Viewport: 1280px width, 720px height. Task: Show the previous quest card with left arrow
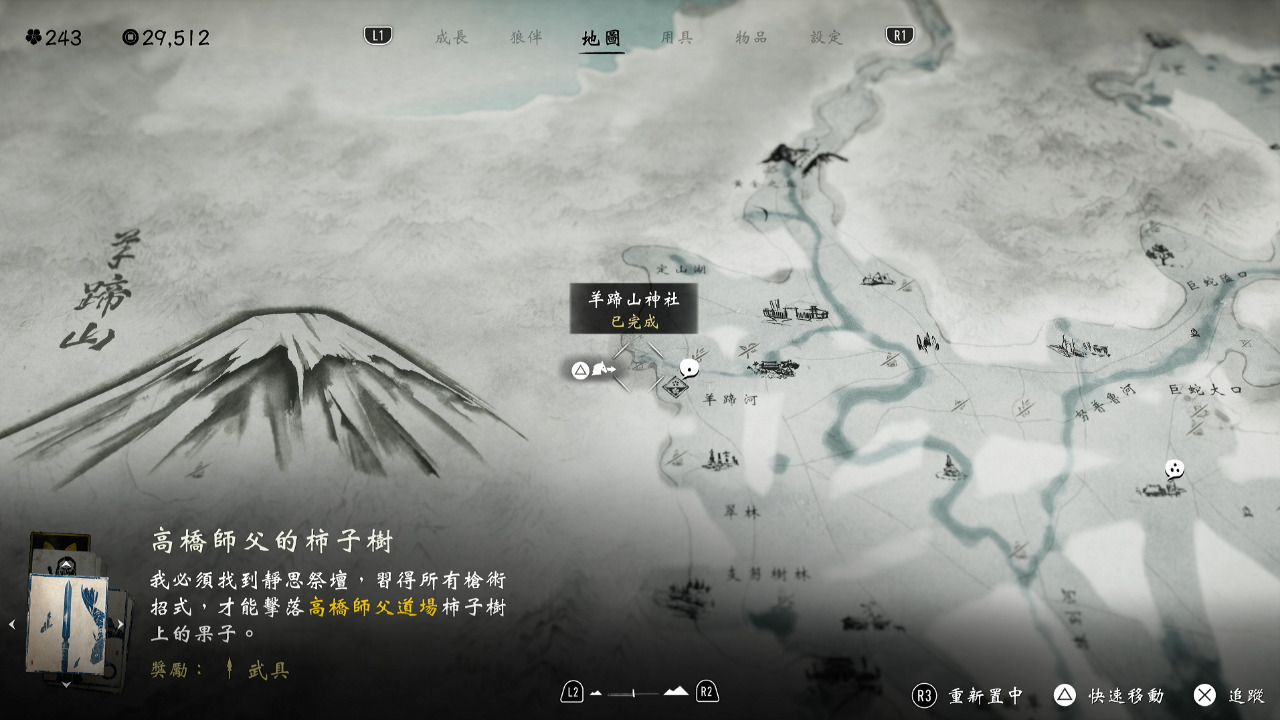(13, 625)
